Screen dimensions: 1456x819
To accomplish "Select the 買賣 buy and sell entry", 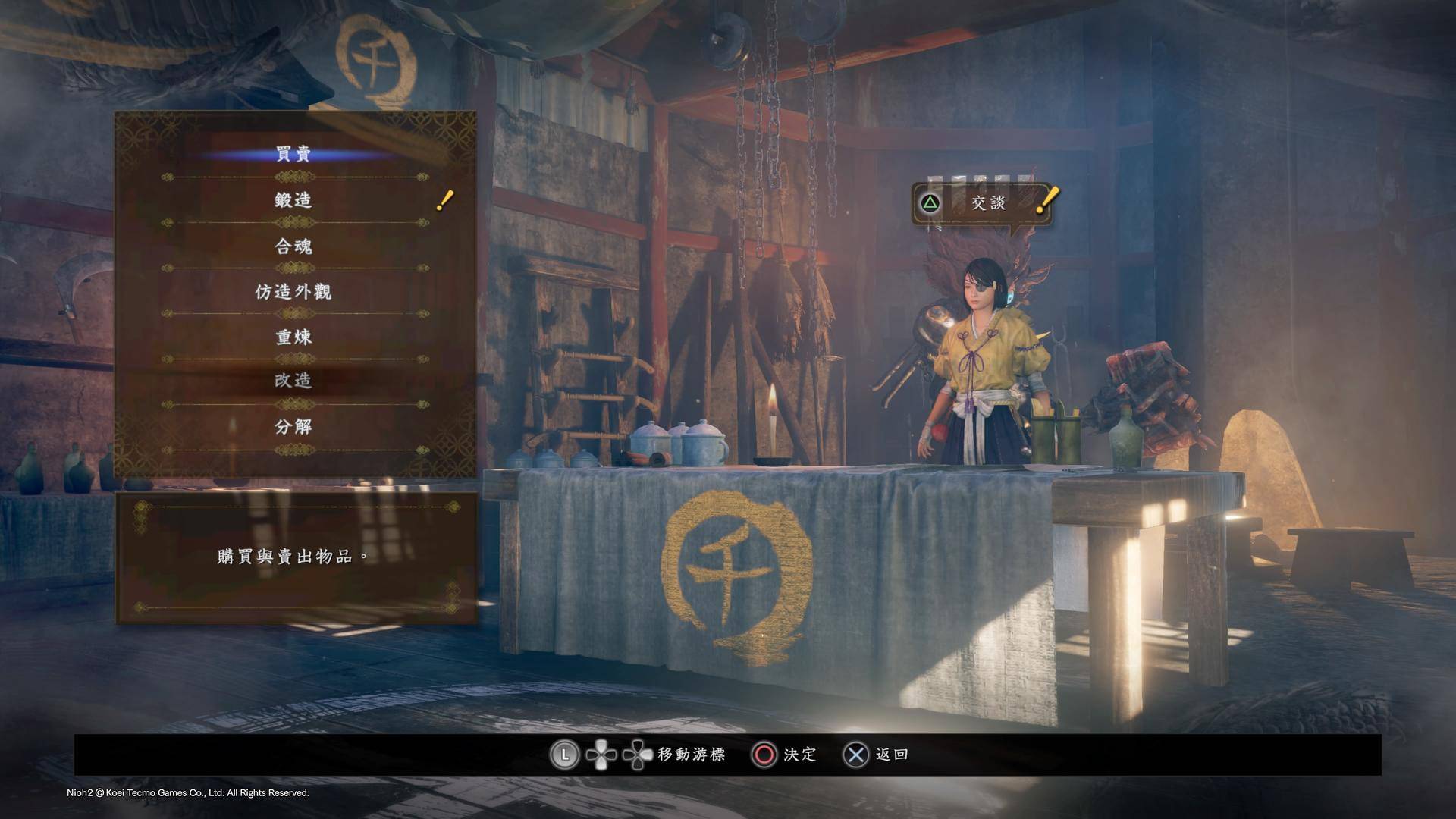I will point(293,155).
